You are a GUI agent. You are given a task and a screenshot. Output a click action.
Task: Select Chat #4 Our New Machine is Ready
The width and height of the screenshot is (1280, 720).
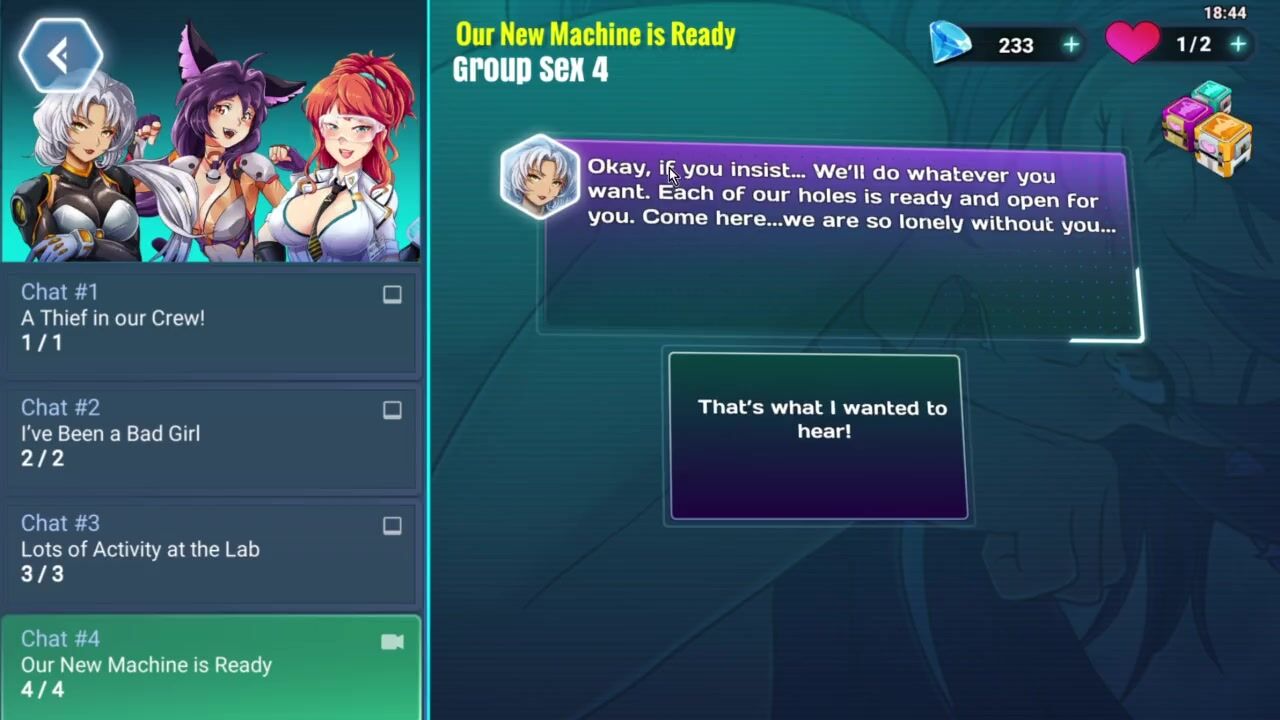click(210, 665)
